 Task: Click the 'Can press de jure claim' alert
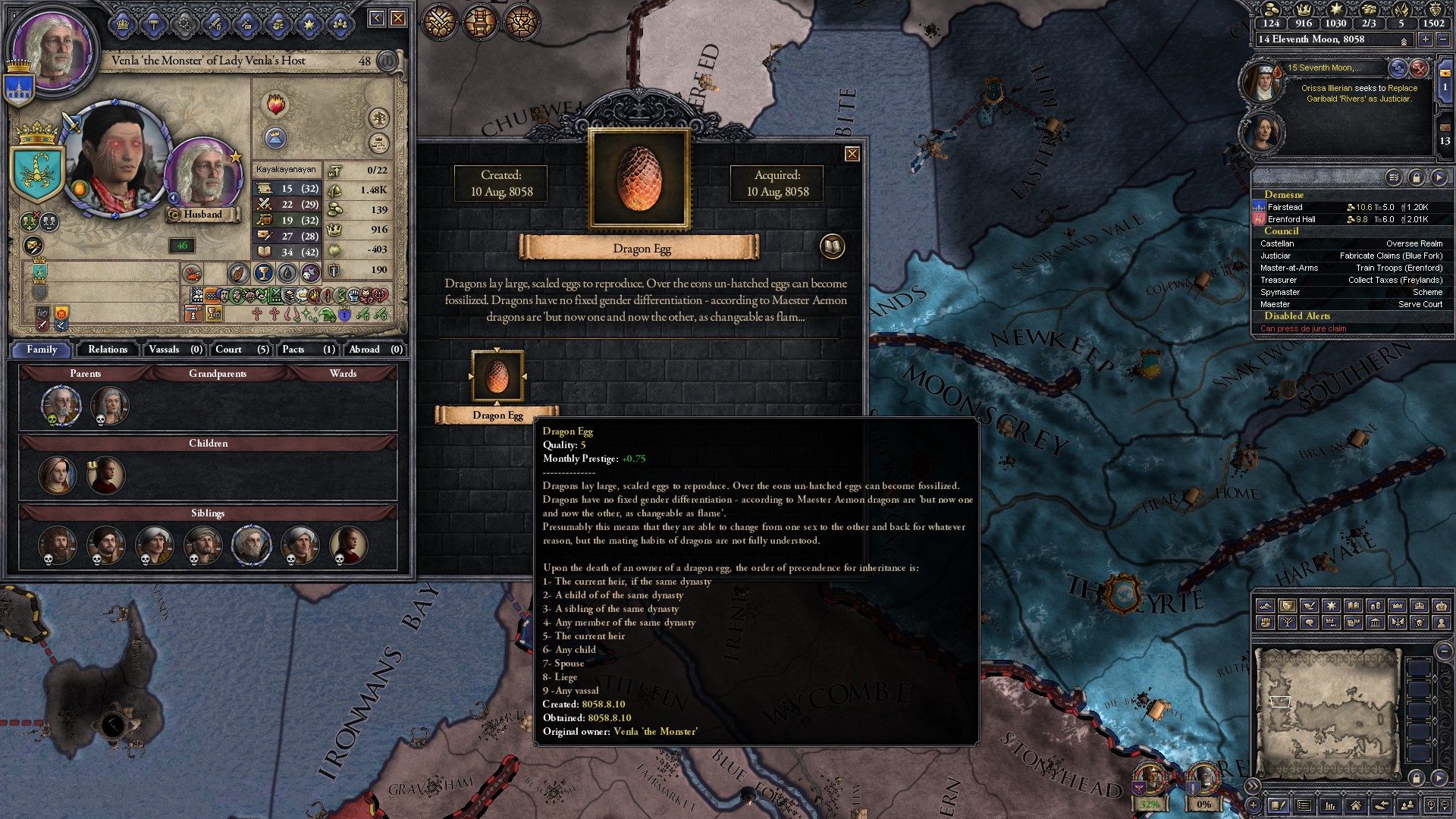pyautogui.click(x=1302, y=328)
